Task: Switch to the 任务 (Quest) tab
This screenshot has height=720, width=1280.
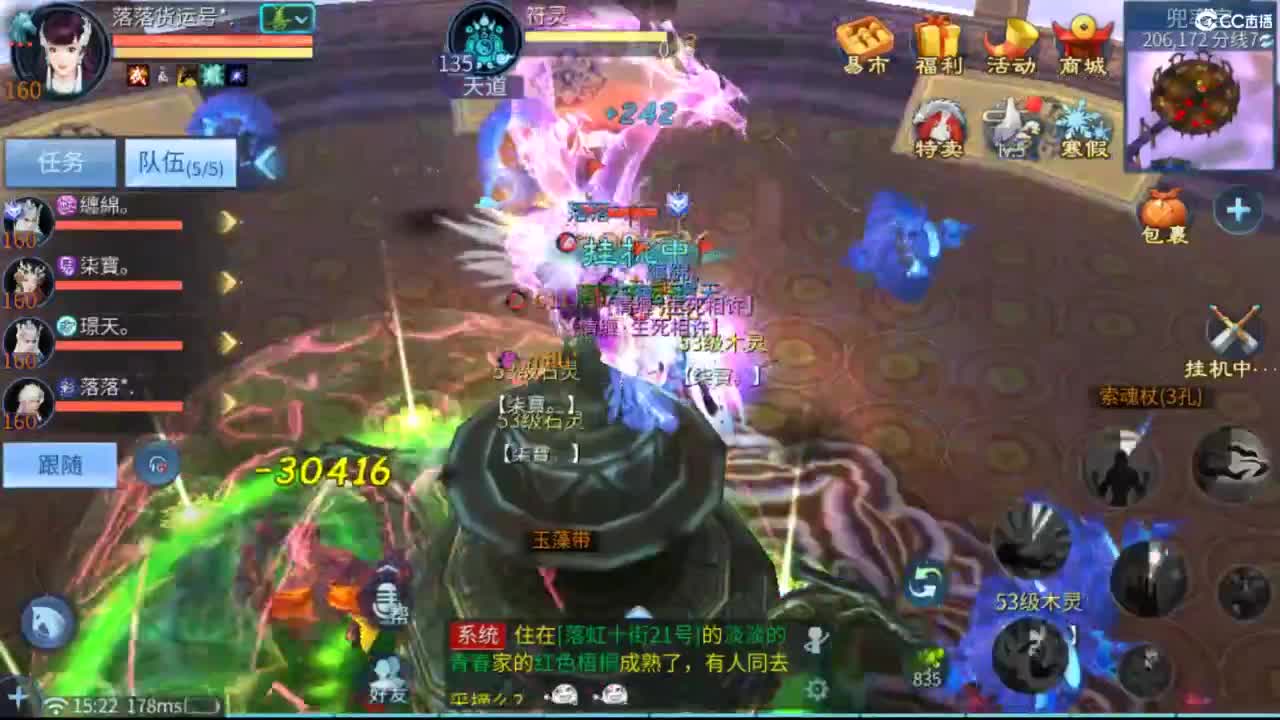Action: (60, 162)
